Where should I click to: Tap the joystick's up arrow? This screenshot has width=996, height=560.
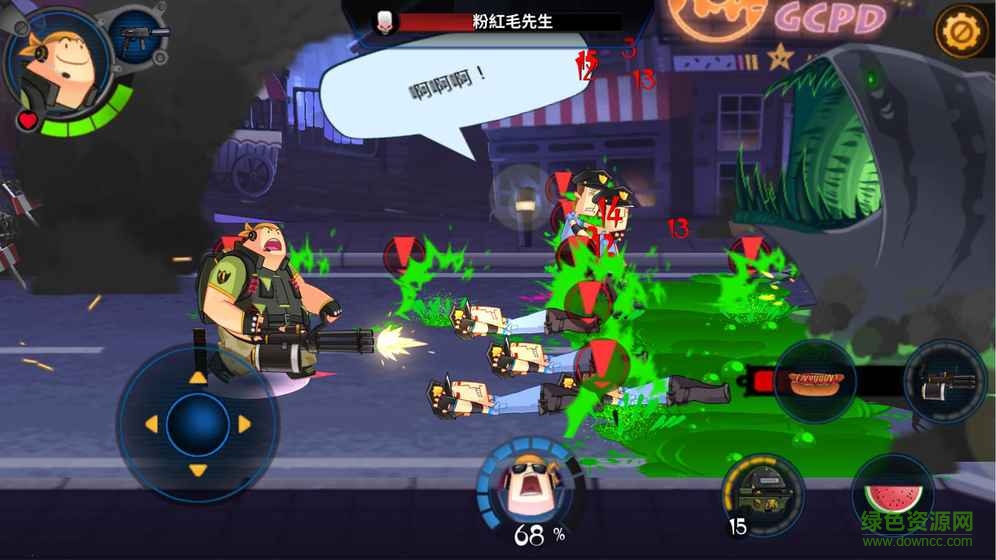[198, 377]
